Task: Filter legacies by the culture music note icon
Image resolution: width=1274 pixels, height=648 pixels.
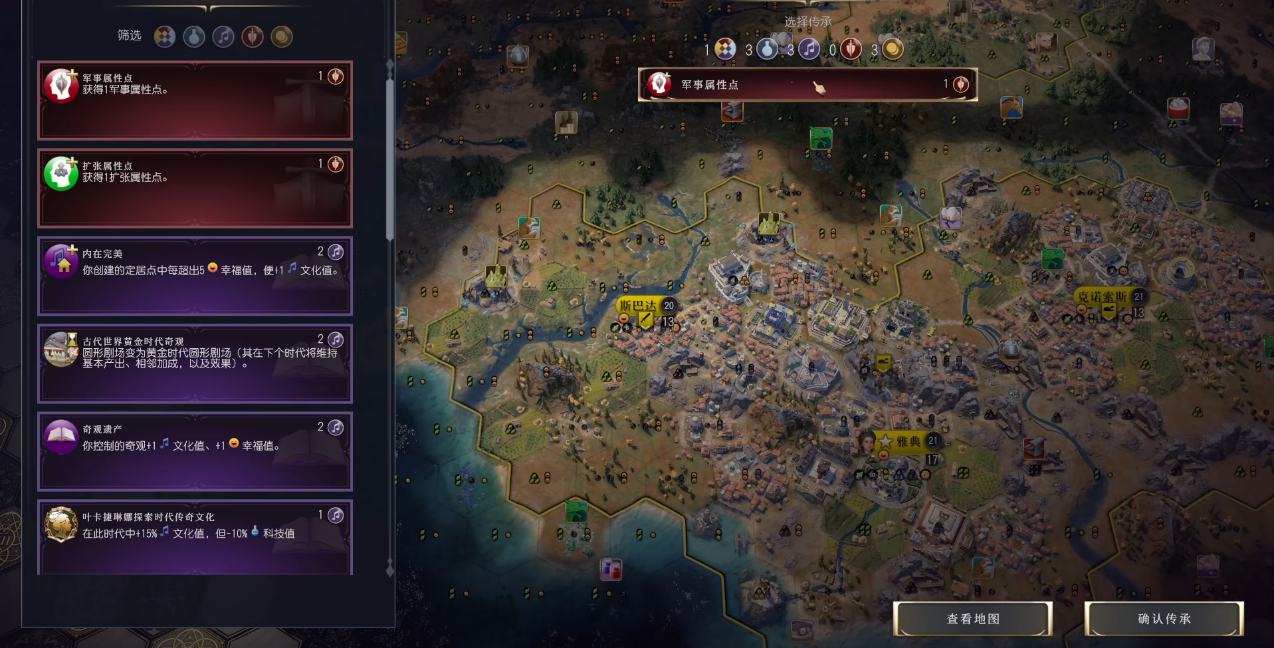Action: coord(224,37)
